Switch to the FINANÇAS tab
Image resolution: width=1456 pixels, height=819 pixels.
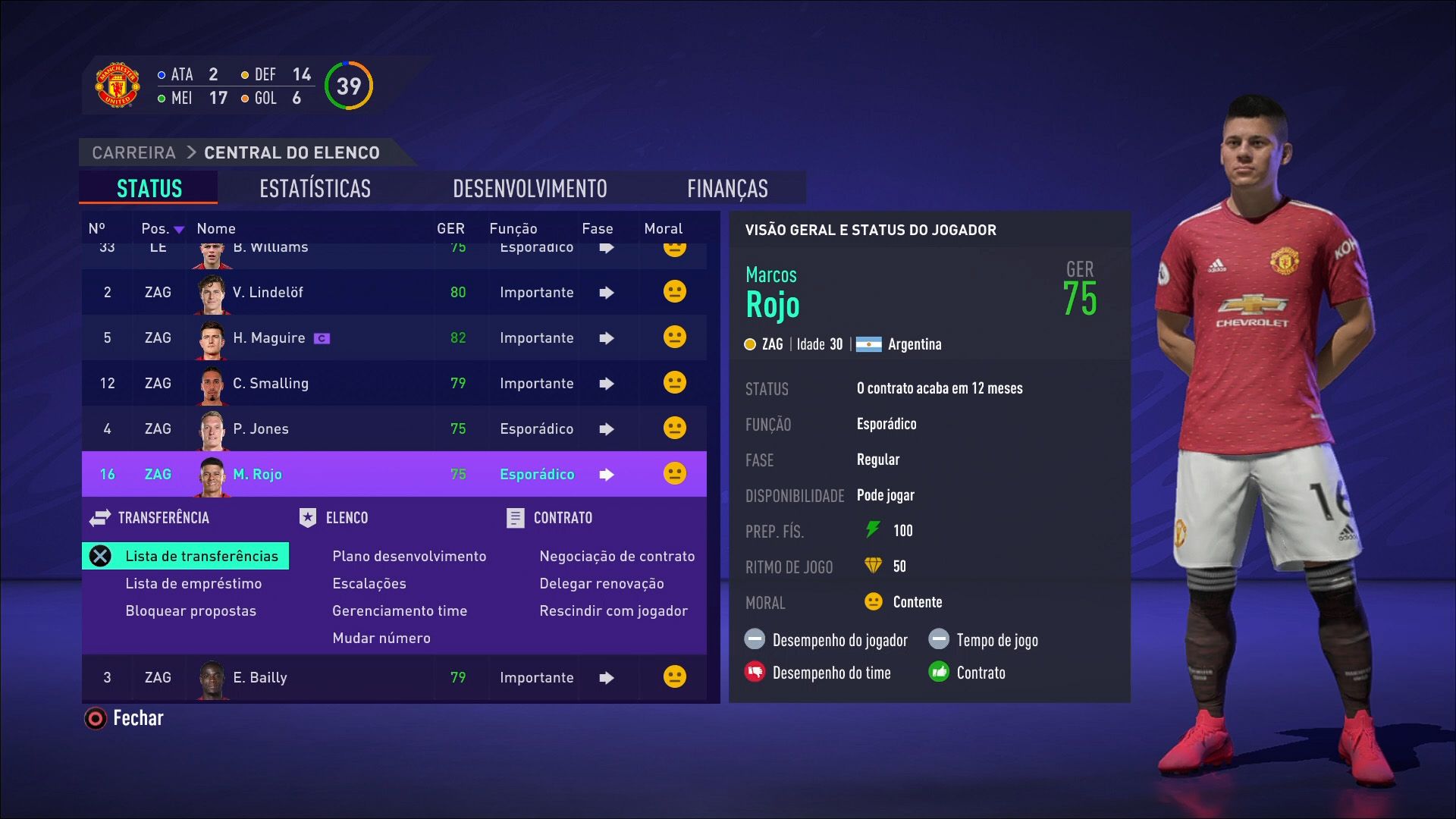727,188
